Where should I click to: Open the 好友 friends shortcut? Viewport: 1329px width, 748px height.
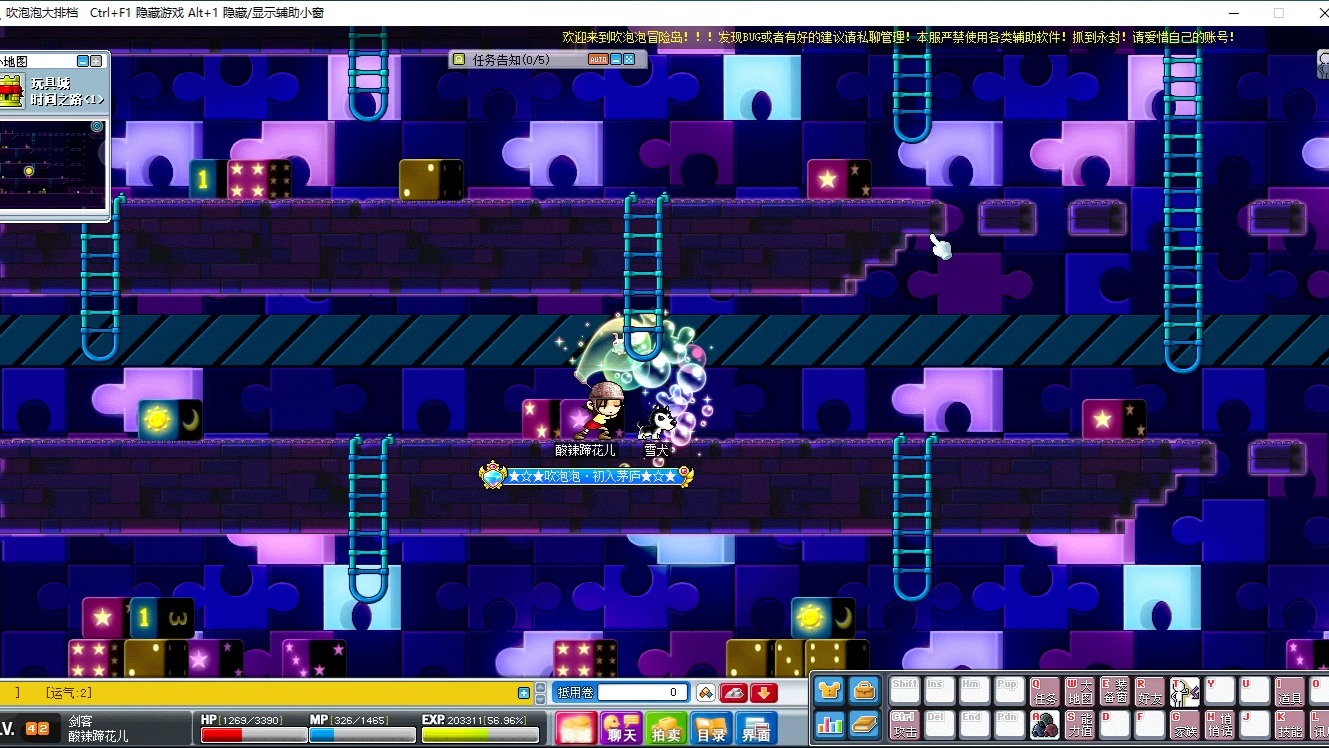[1149, 691]
